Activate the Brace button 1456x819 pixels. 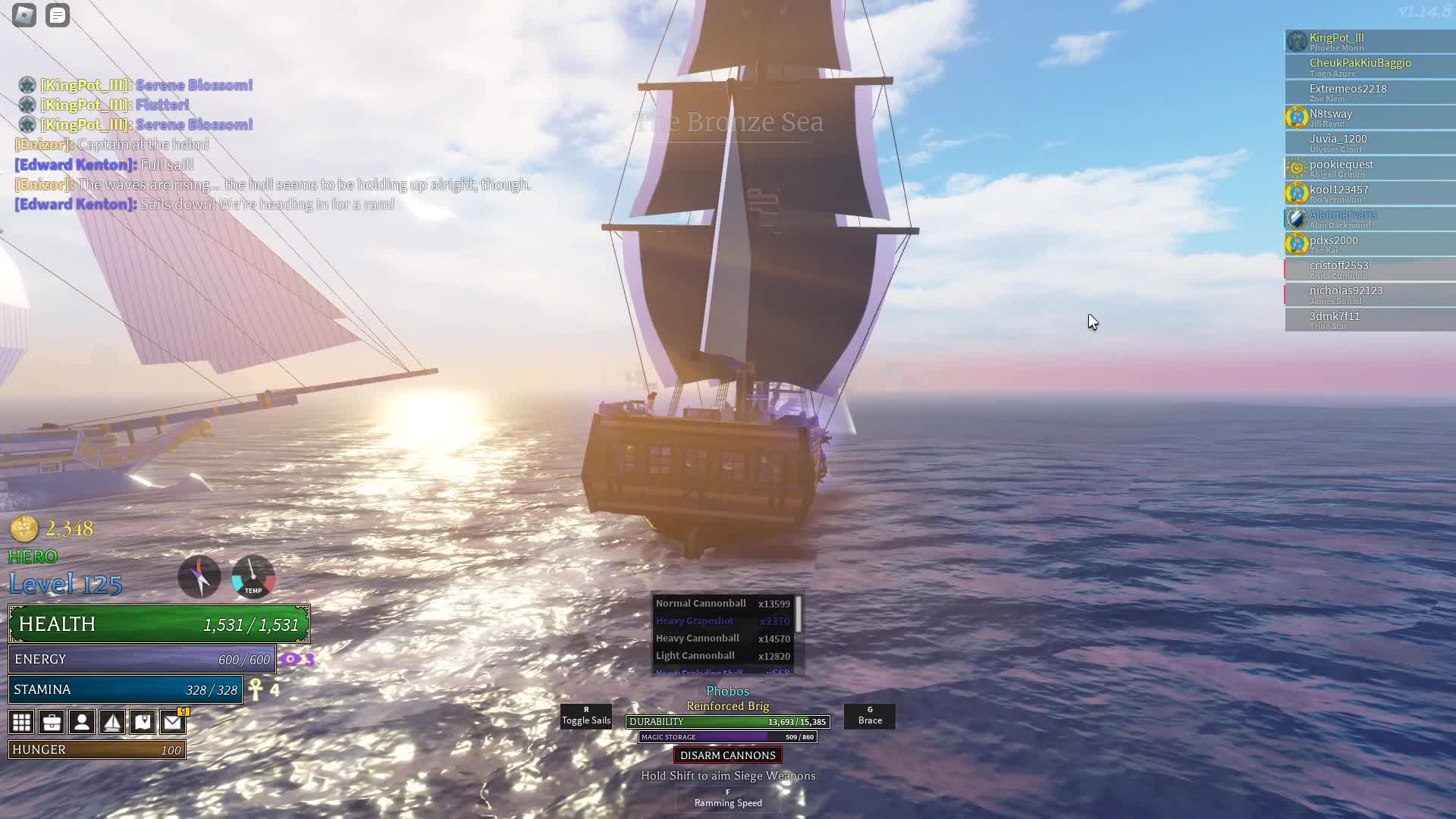pos(870,717)
